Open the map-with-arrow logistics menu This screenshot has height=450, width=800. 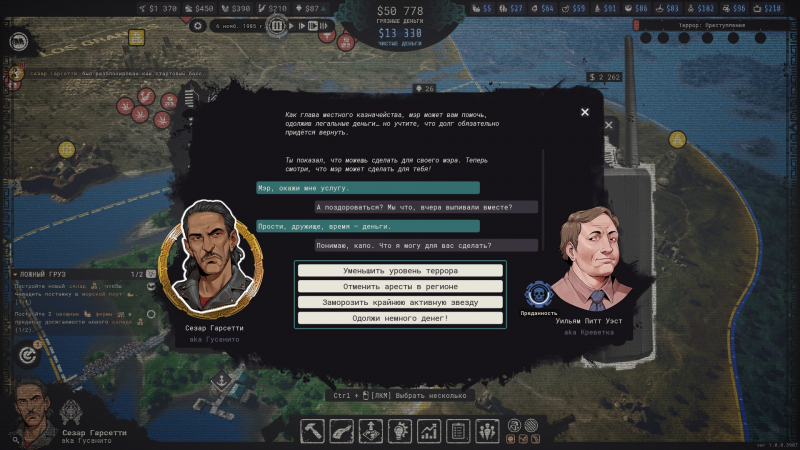tap(372, 431)
